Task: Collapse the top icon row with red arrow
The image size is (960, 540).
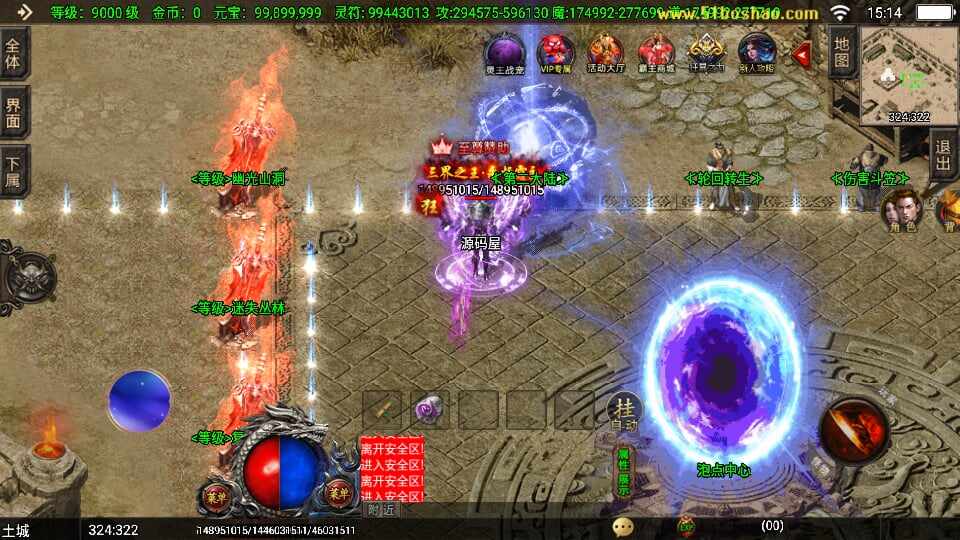Action: click(x=803, y=53)
